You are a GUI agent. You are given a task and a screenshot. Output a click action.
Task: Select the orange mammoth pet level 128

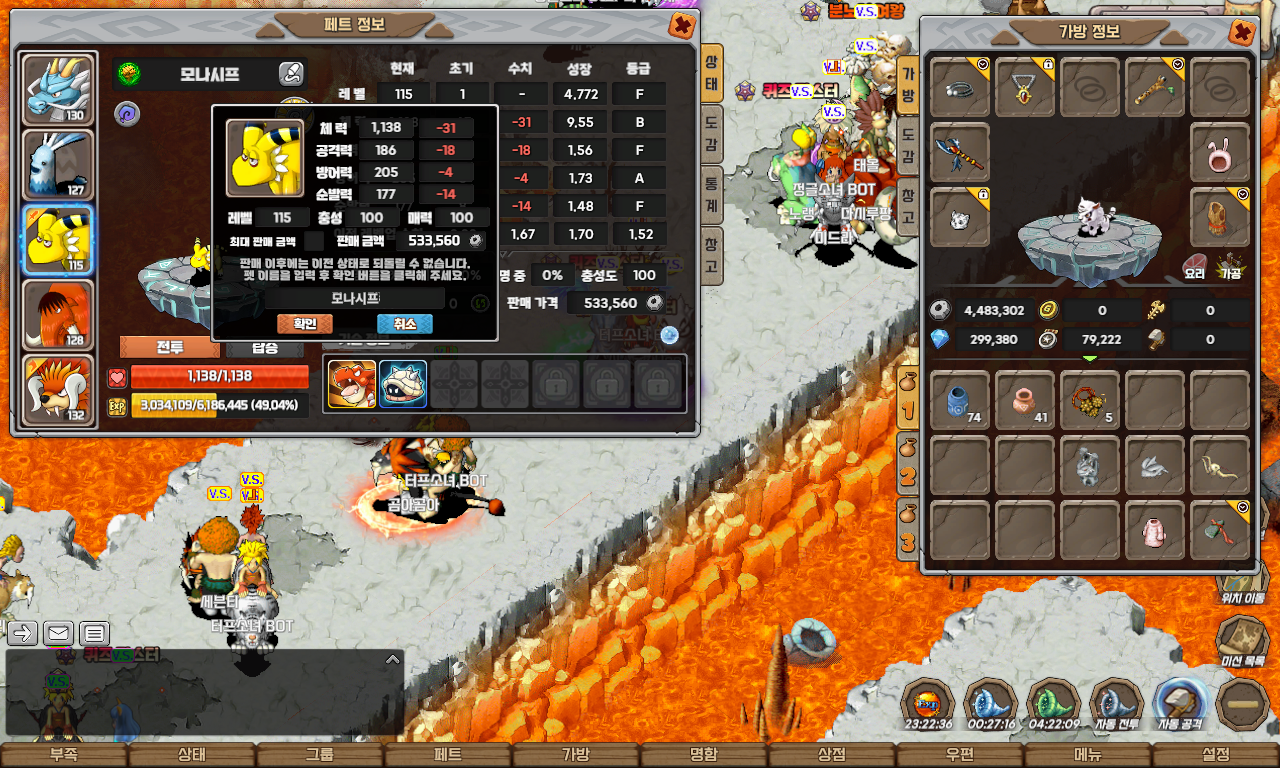pyautogui.click(x=58, y=315)
